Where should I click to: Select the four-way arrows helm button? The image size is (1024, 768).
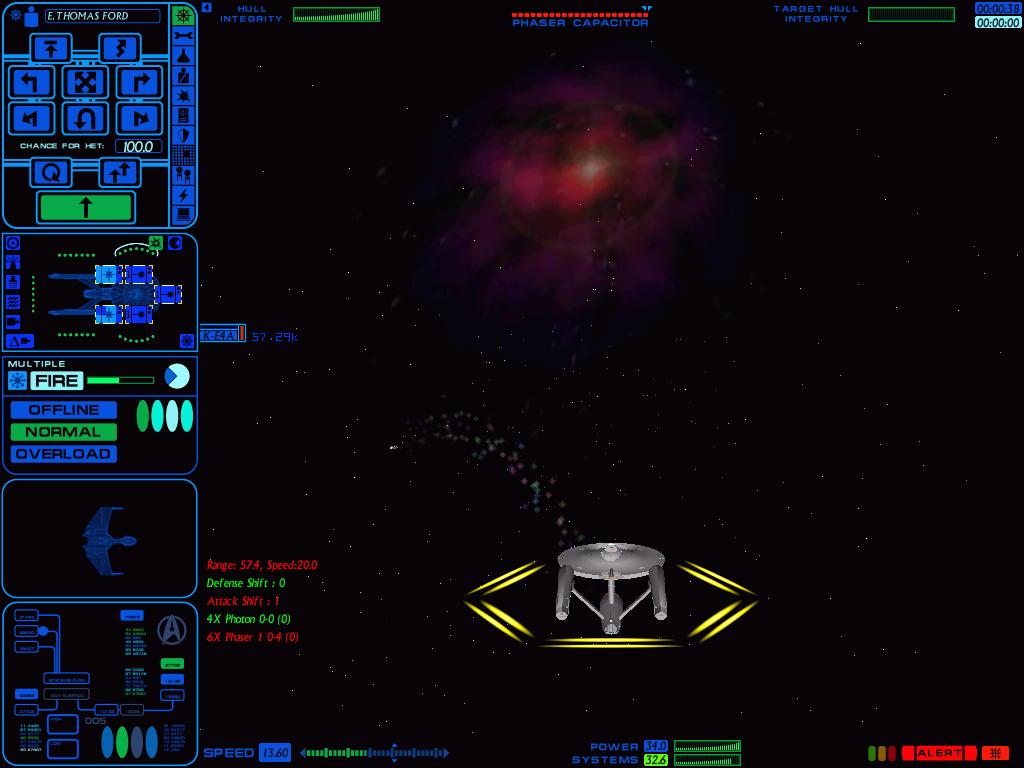point(85,82)
